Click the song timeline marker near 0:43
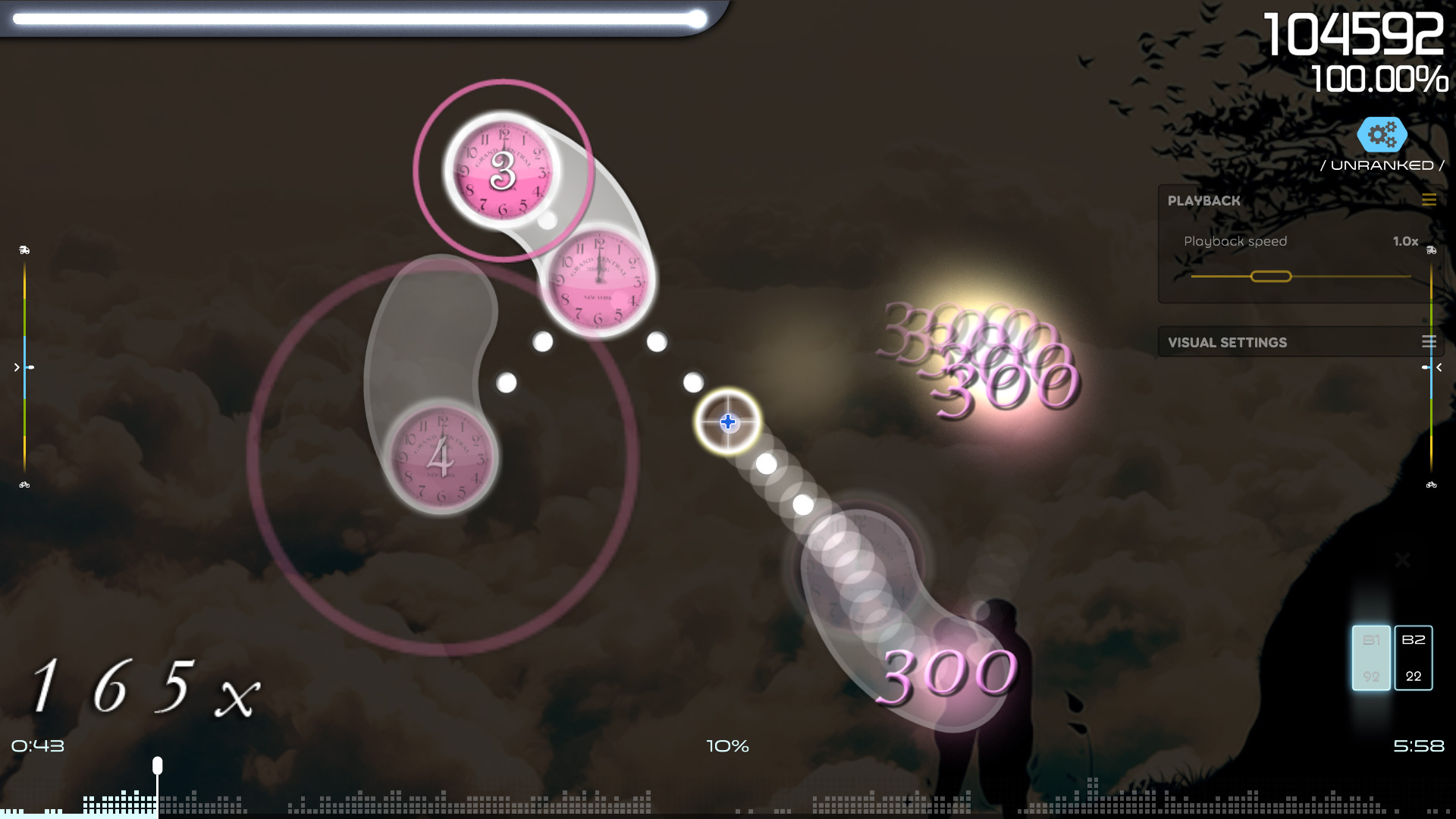Viewport: 1456px width, 819px height. [157, 767]
